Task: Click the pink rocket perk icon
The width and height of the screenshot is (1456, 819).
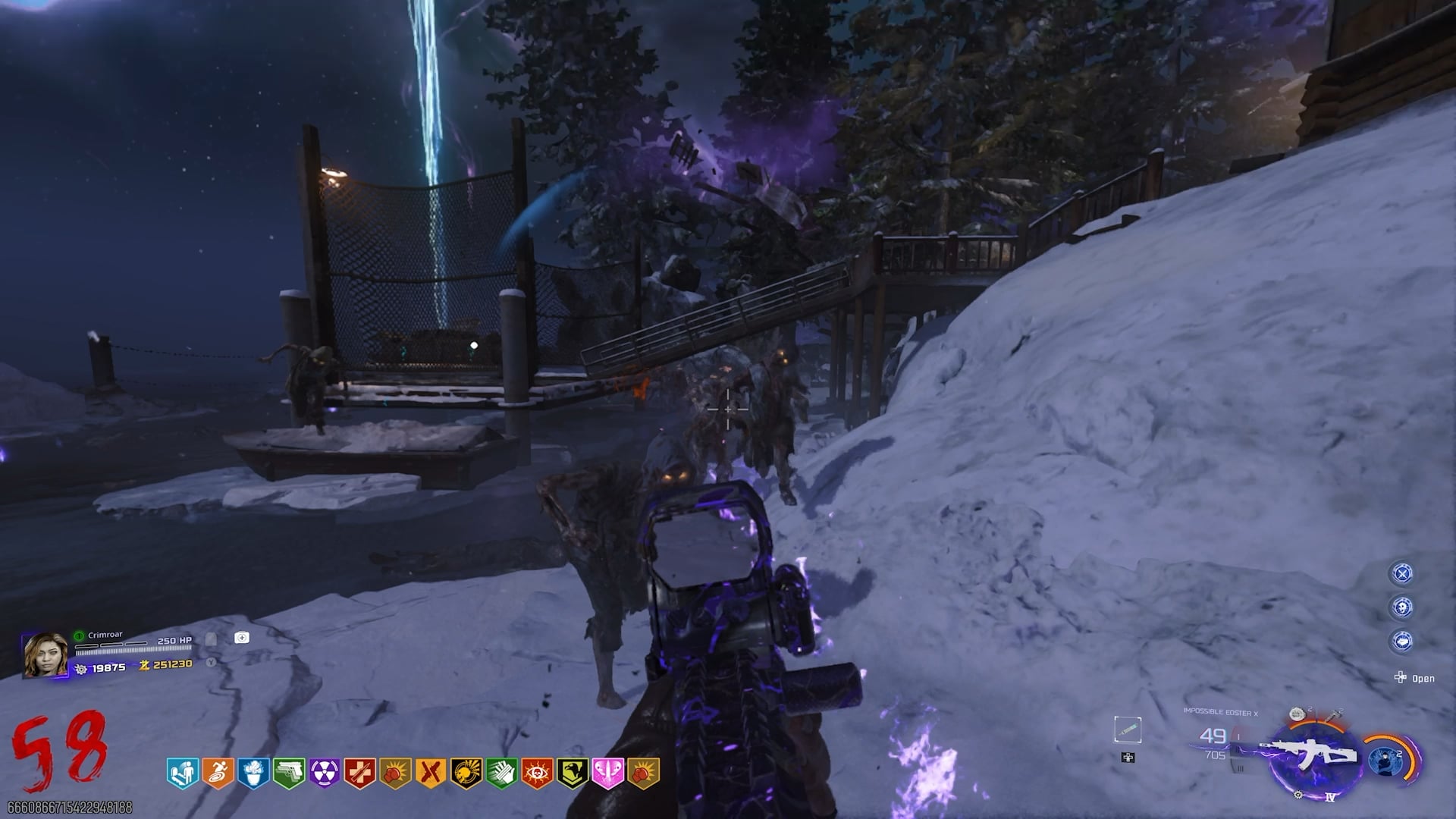Action: click(x=607, y=773)
